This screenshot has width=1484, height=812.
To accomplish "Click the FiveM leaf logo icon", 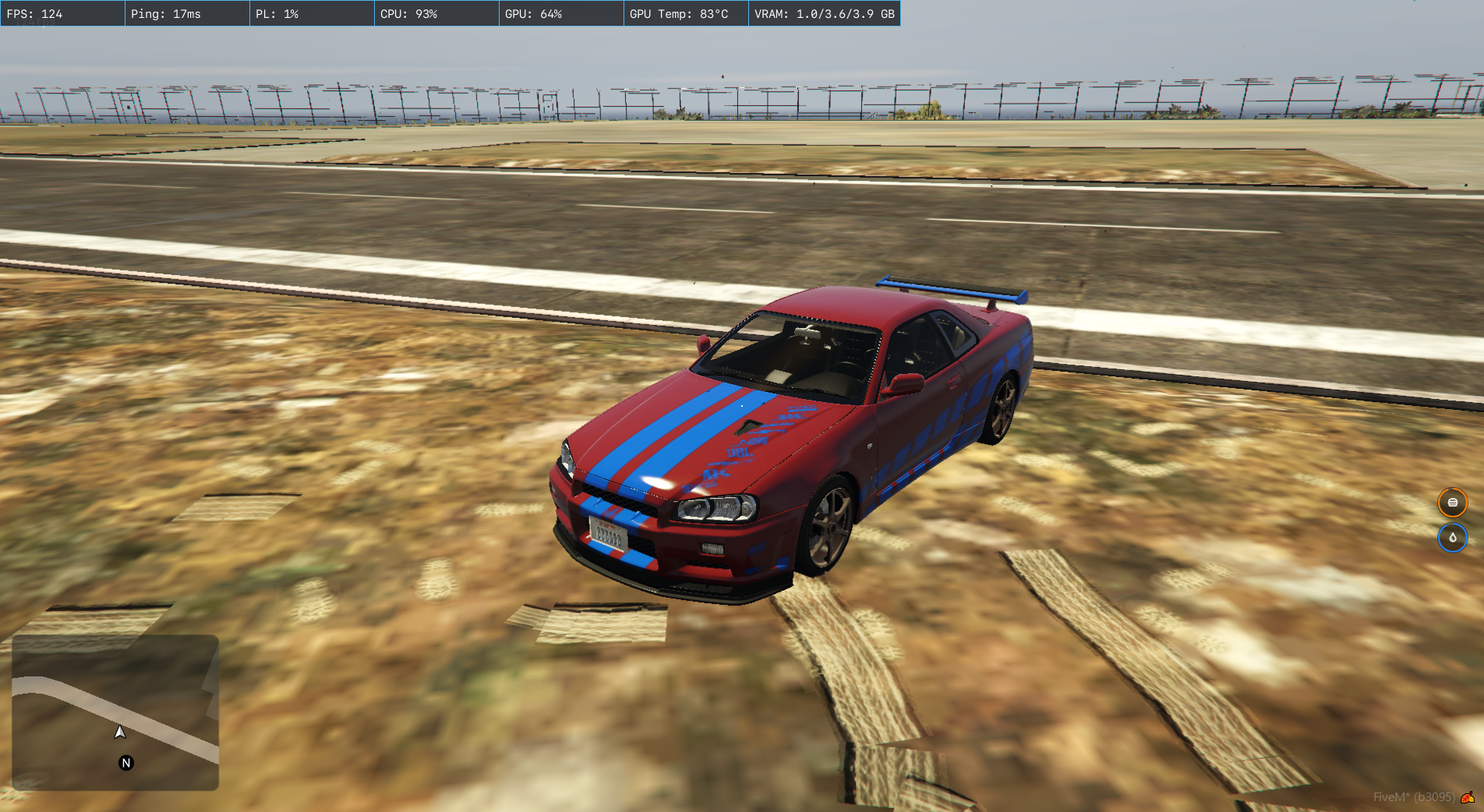I will (x=1468, y=797).
